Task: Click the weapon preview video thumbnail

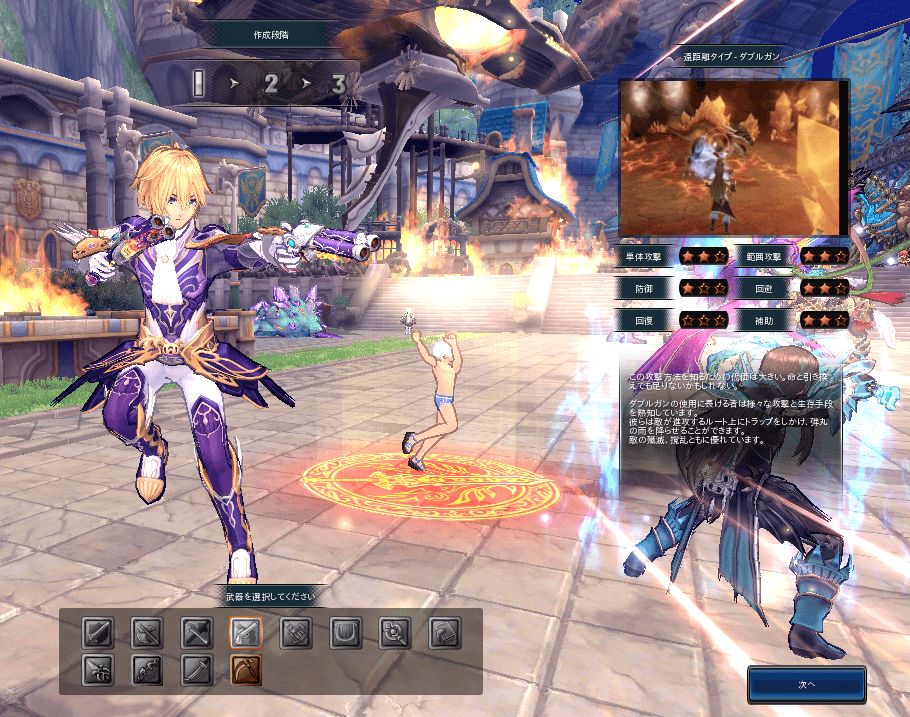Action: (x=733, y=157)
